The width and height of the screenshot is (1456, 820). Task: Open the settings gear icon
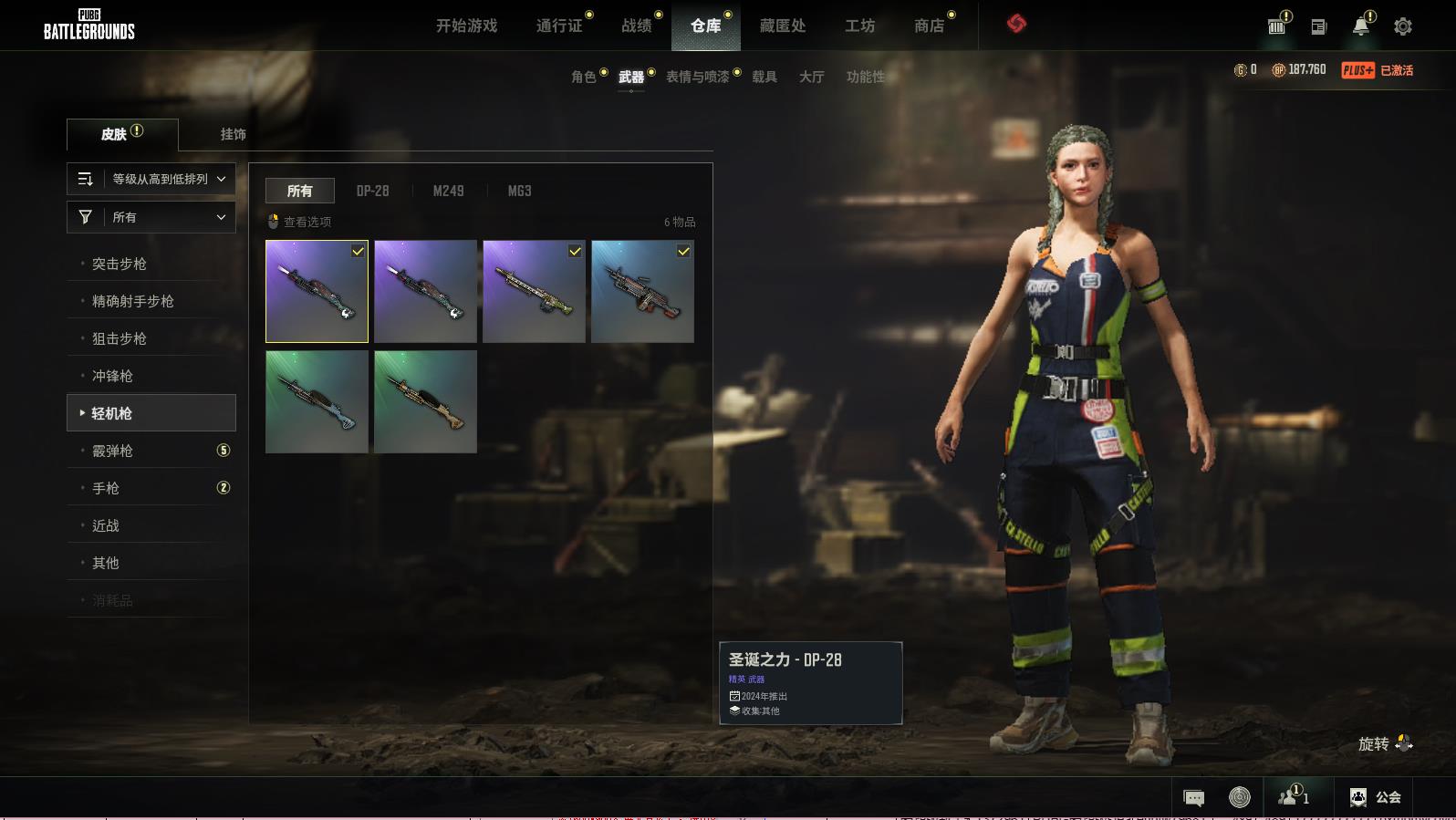pyautogui.click(x=1403, y=26)
